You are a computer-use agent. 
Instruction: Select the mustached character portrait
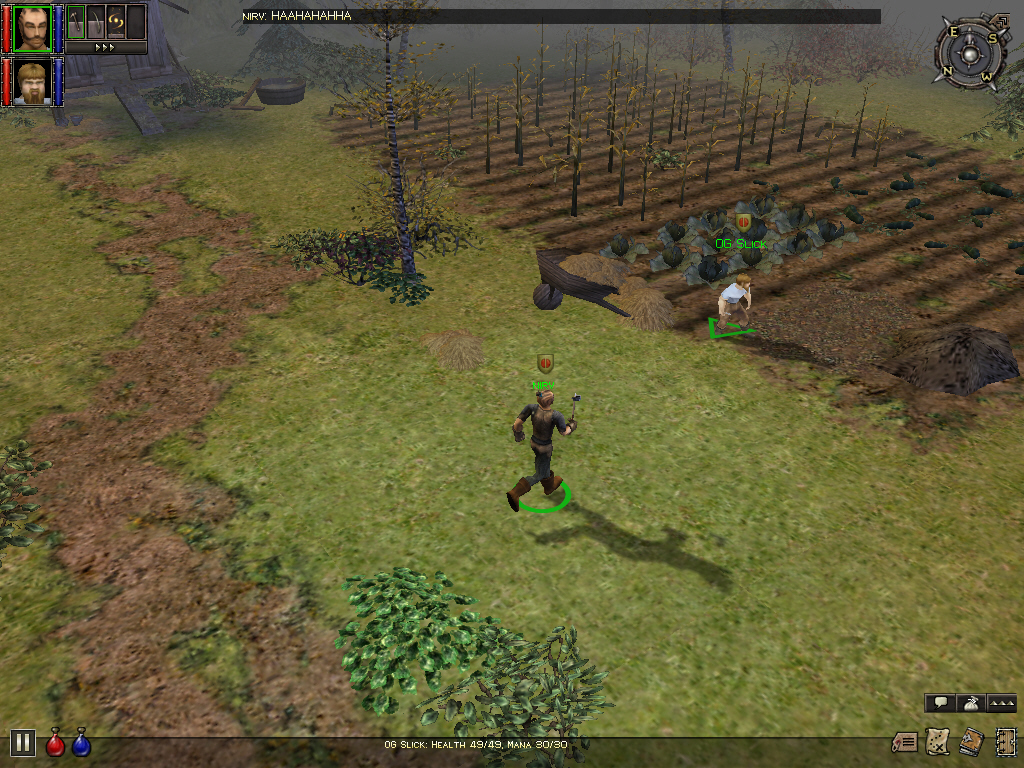[32, 27]
